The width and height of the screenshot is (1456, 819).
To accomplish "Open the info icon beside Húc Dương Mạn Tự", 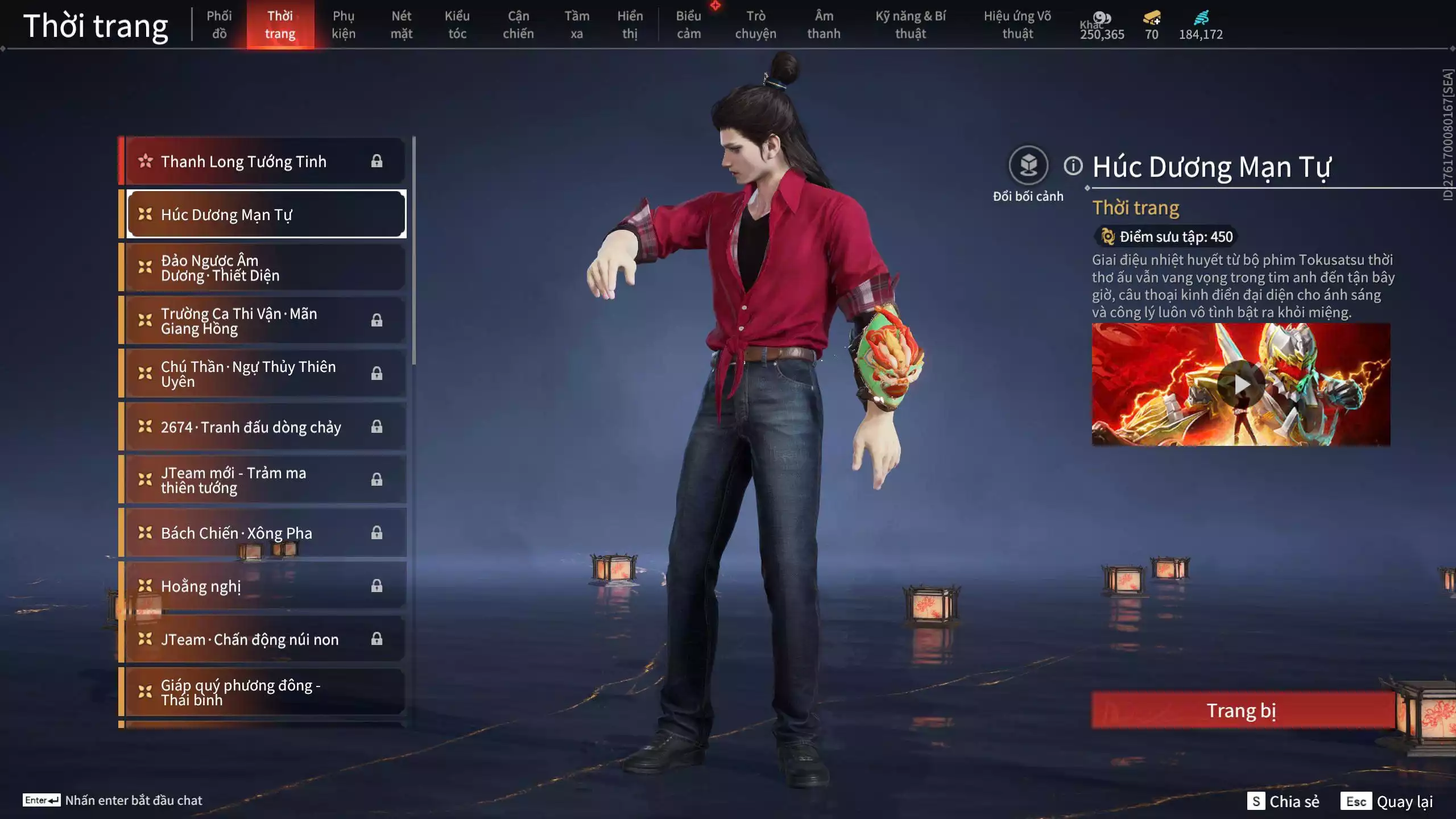I will click(1073, 166).
